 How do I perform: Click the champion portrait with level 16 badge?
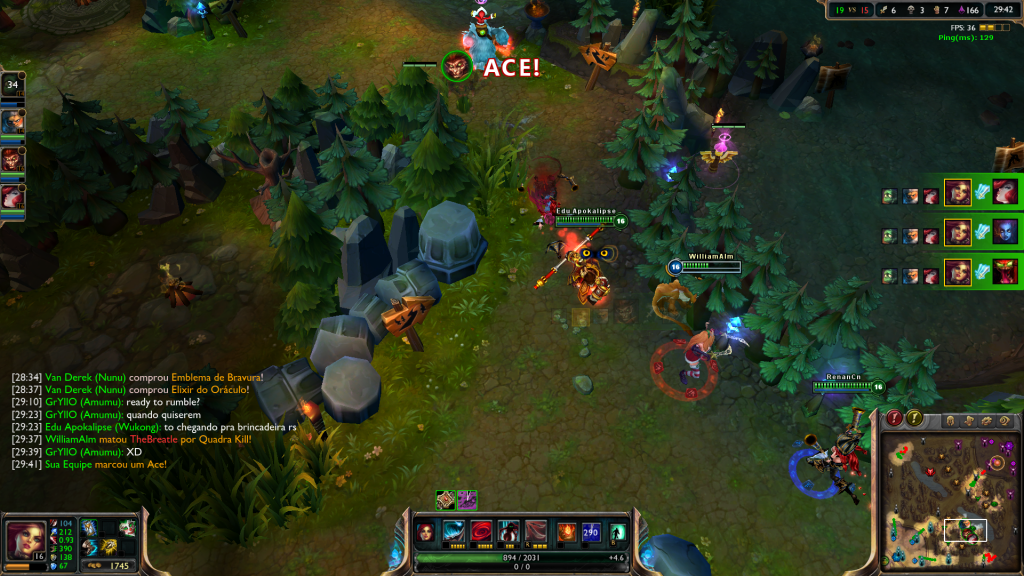24,541
